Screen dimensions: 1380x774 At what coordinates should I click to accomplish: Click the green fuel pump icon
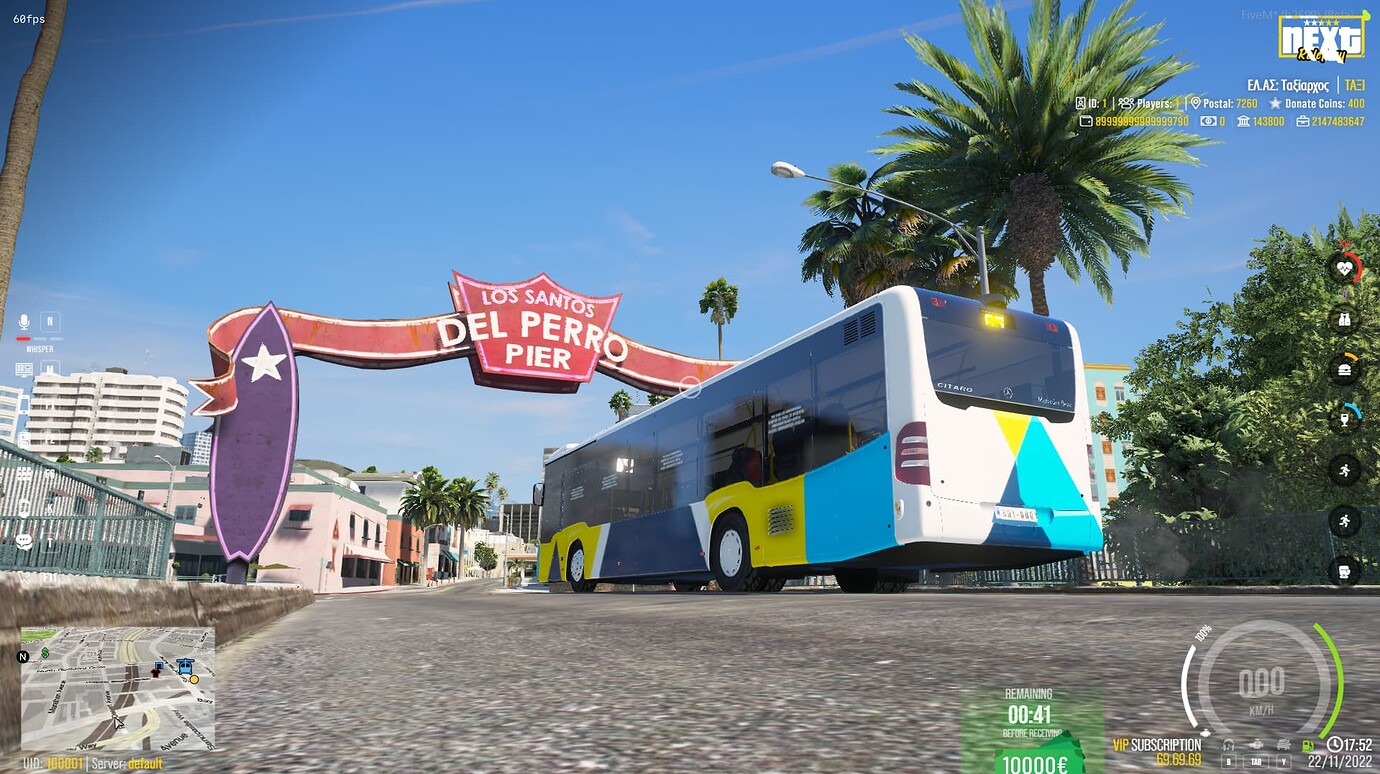click(1307, 743)
